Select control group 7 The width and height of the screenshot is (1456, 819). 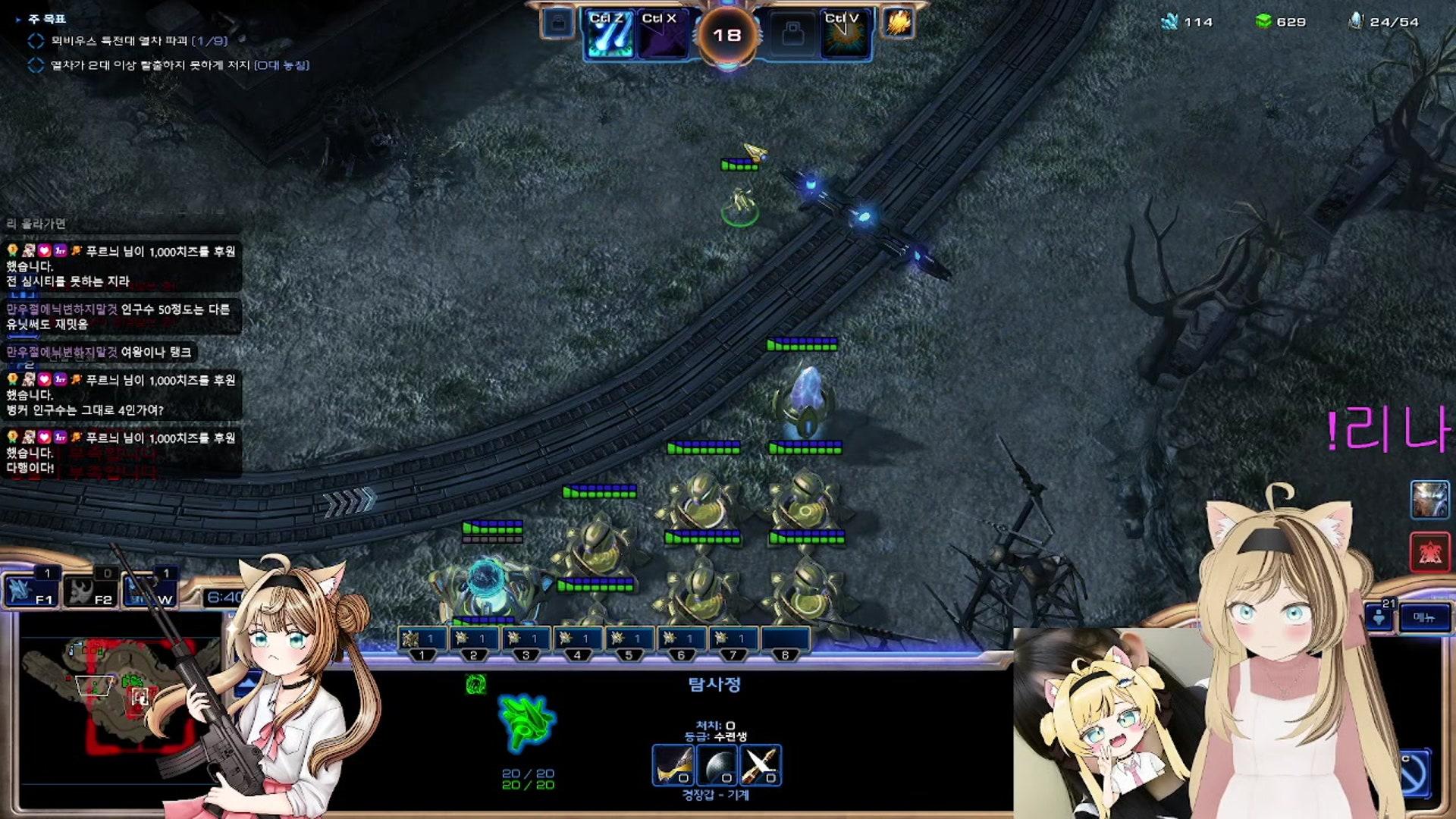pyautogui.click(x=733, y=641)
